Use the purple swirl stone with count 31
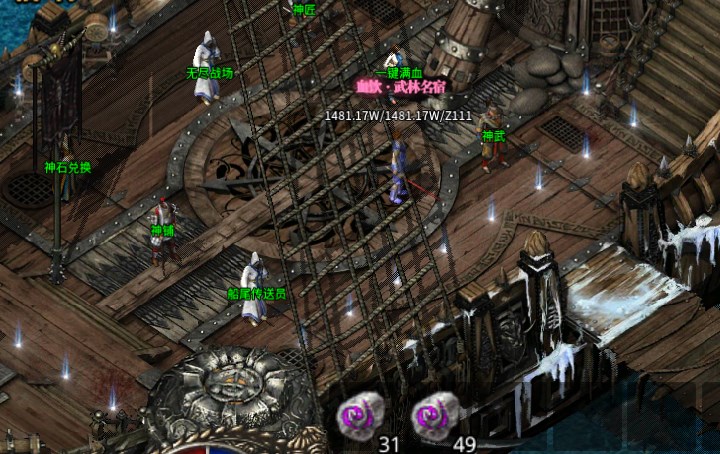Screen dimensions: 720x454 [363, 413]
